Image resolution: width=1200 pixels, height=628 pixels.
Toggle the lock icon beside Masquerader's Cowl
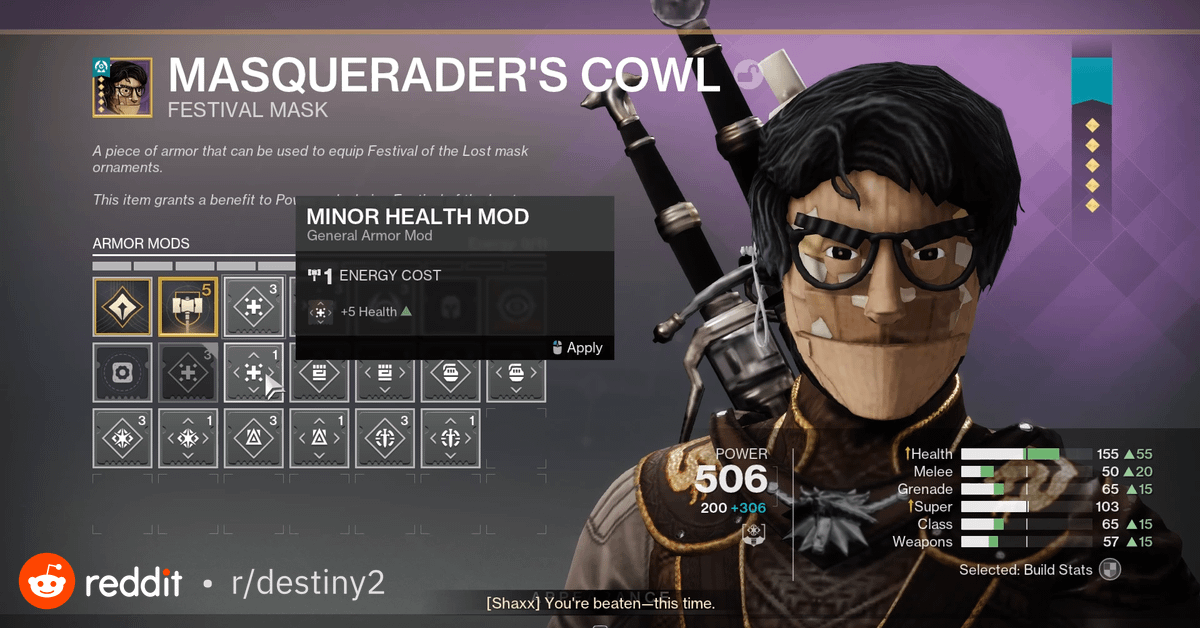[x=746, y=73]
